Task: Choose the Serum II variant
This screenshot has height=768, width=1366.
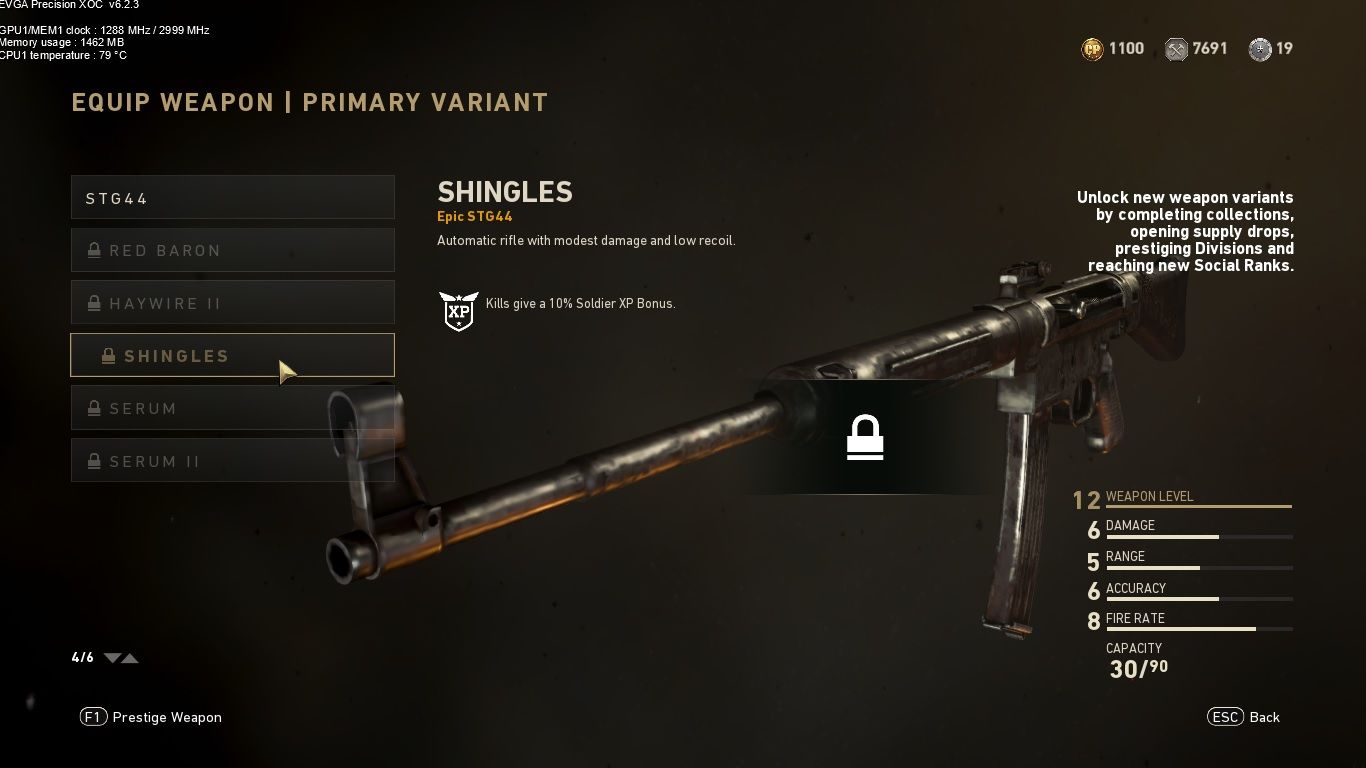Action: pyautogui.click(x=232, y=461)
